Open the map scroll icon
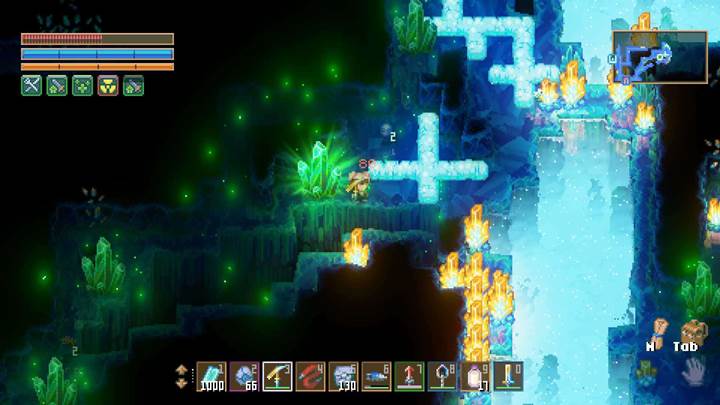The image size is (720, 405). coord(660,329)
